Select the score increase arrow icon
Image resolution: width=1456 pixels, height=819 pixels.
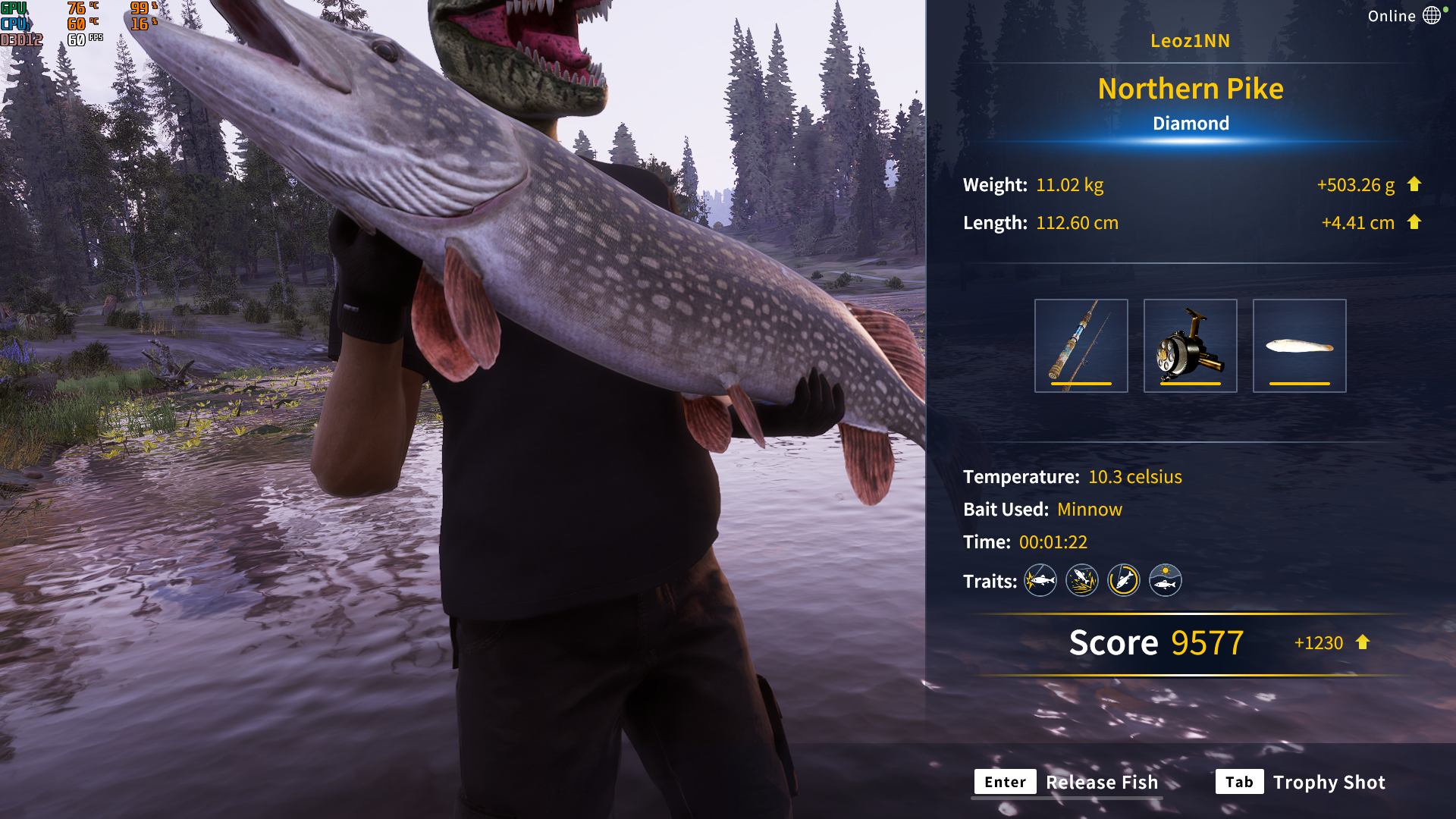point(1363,642)
